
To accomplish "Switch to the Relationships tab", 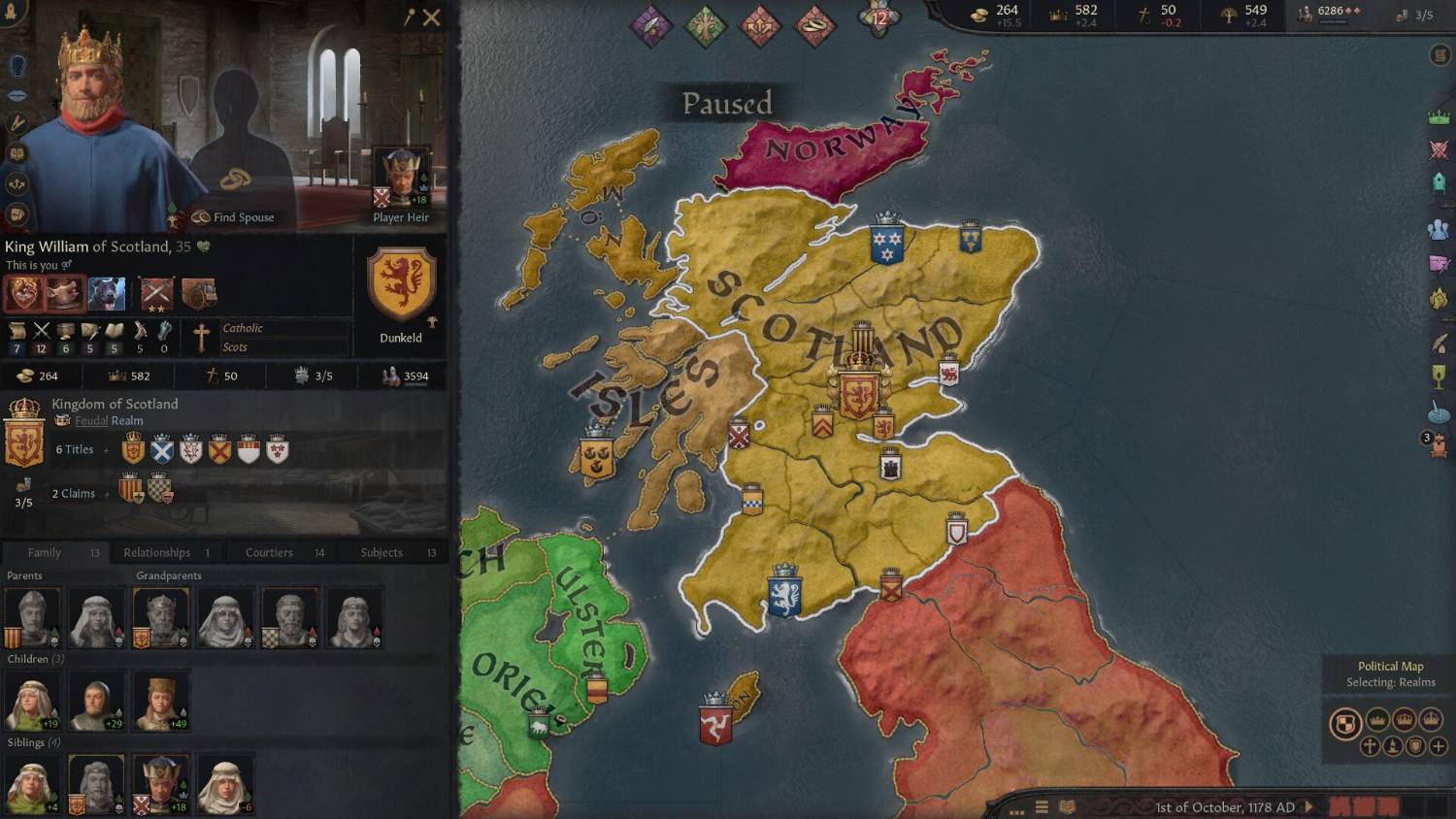I will click(x=157, y=552).
